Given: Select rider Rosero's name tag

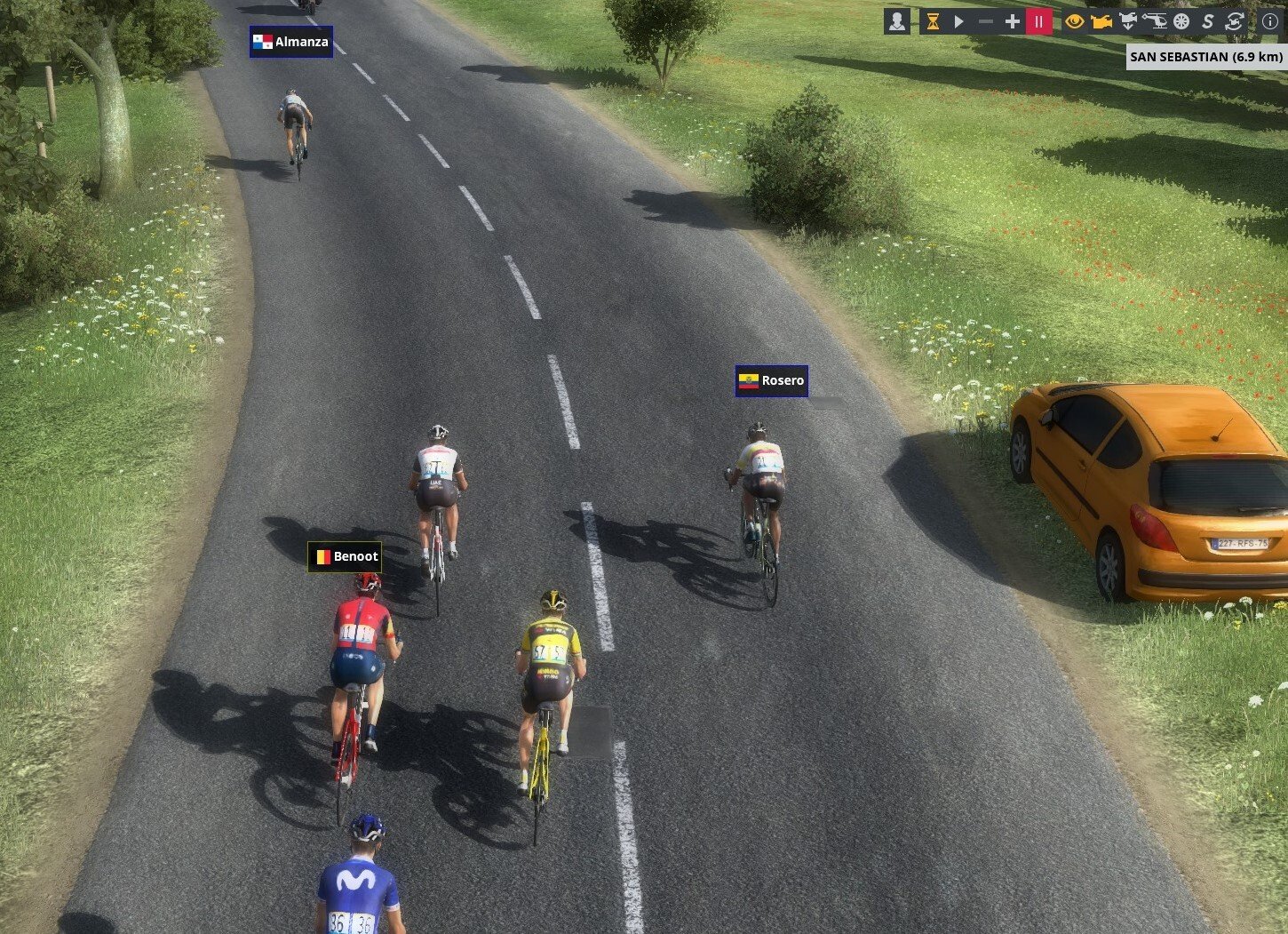Looking at the screenshot, I should click(x=771, y=381).
